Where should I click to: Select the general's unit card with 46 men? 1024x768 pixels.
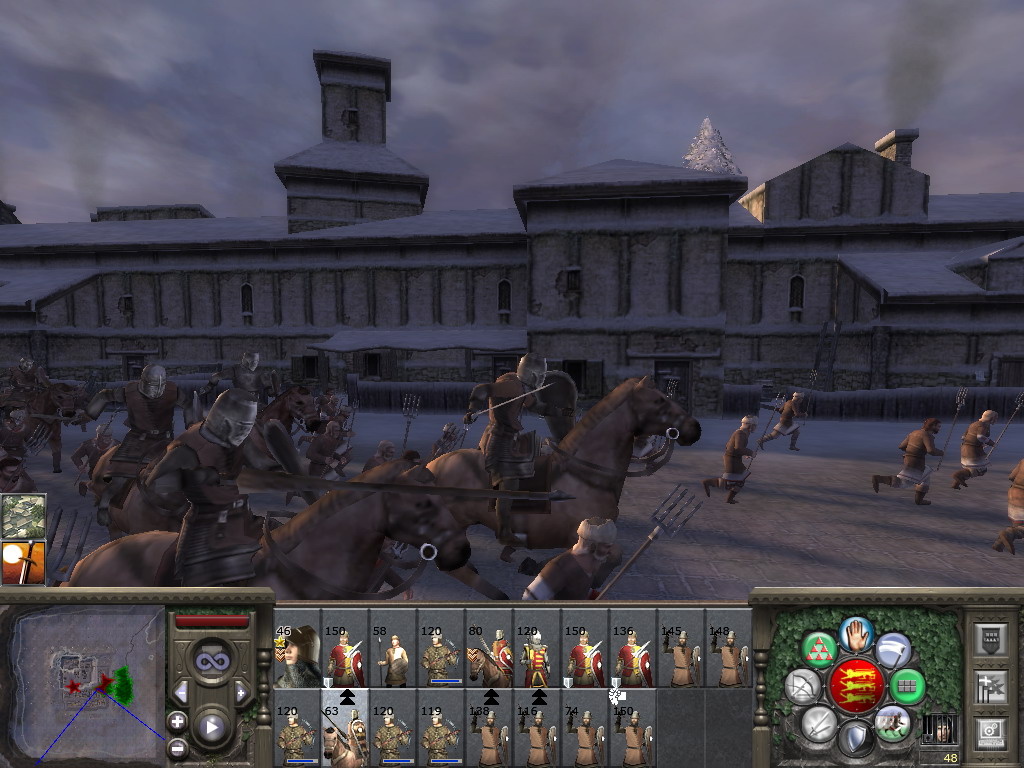296,657
